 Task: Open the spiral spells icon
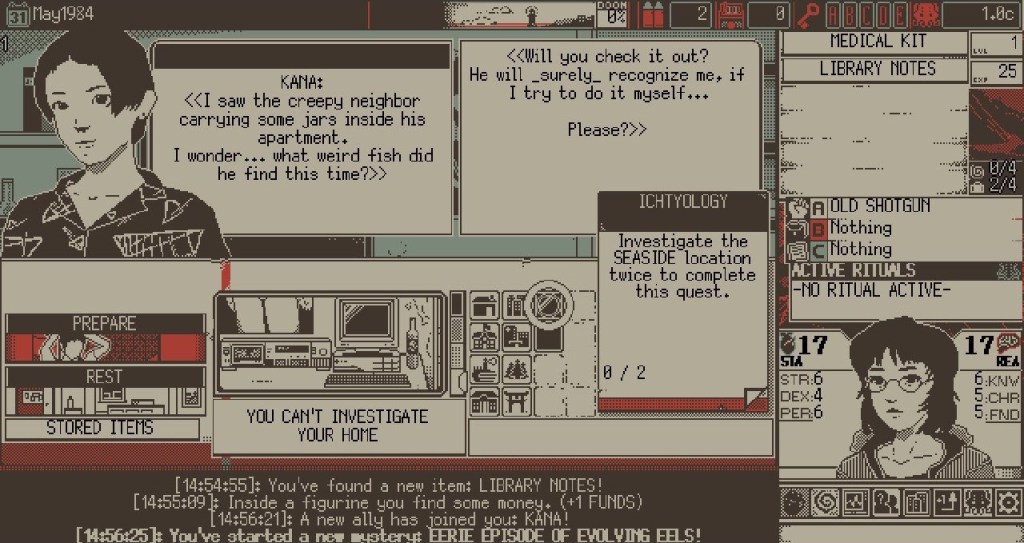[825, 502]
